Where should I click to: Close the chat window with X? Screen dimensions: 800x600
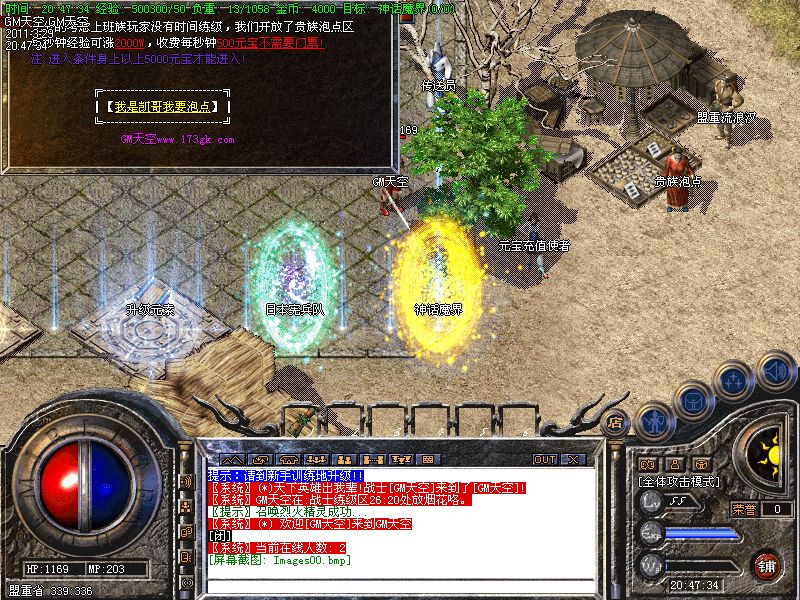coord(573,460)
